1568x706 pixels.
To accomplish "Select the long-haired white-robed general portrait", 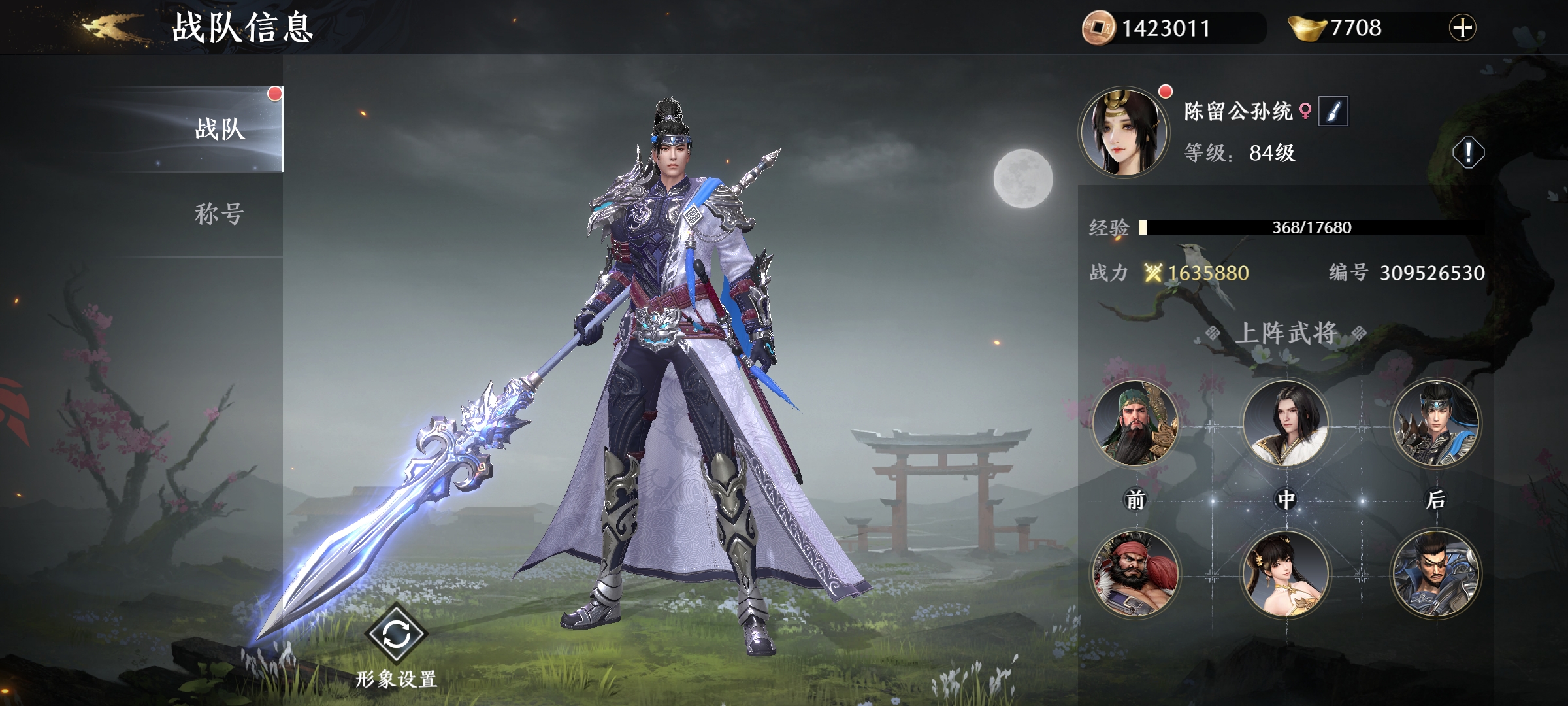I will tap(1285, 423).
